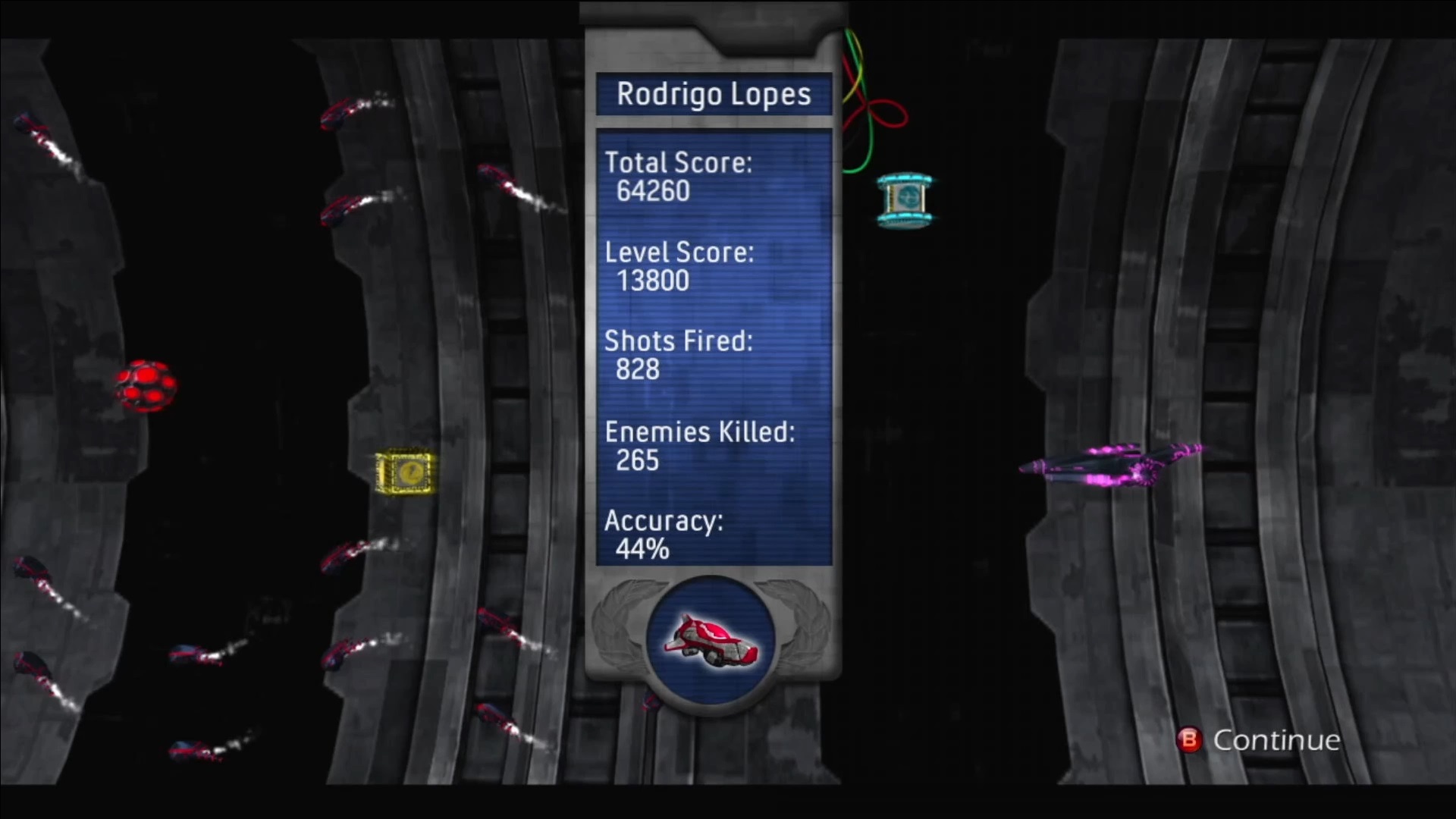The image size is (1456, 819).
Task: Continue past the level results screen
Action: click(1260, 740)
